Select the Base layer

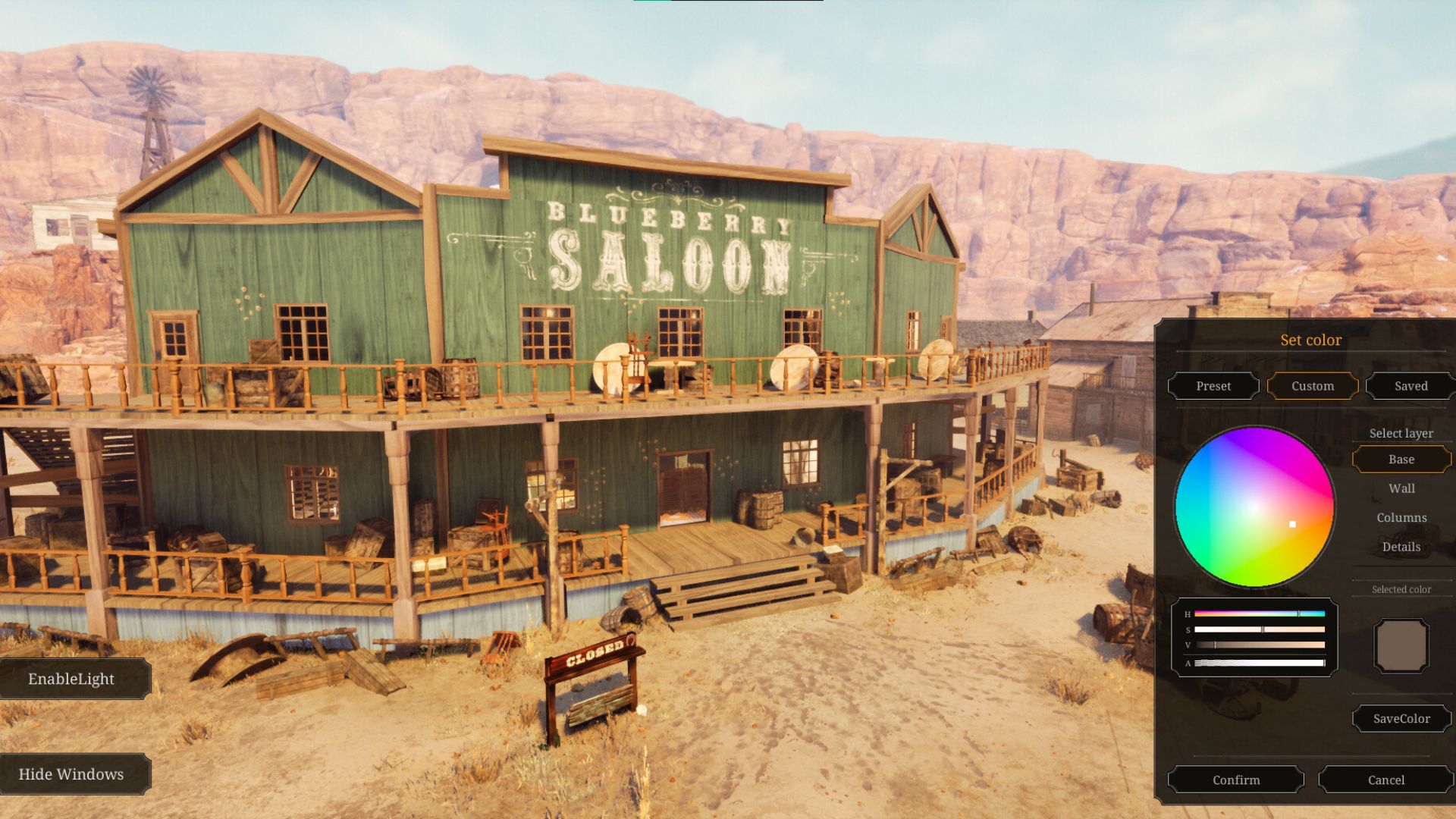[x=1401, y=459]
